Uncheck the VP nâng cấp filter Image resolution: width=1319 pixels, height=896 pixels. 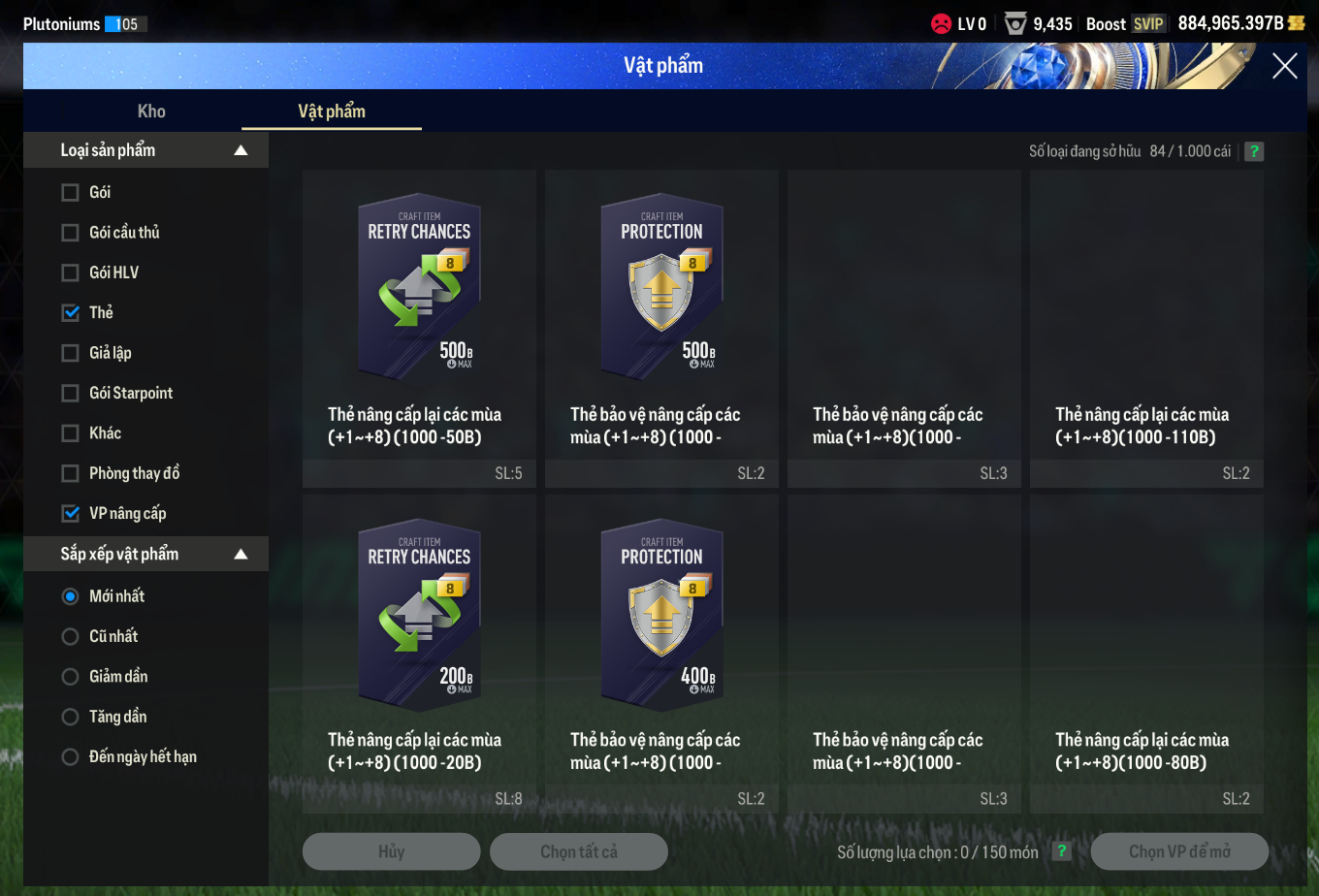pos(71,513)
